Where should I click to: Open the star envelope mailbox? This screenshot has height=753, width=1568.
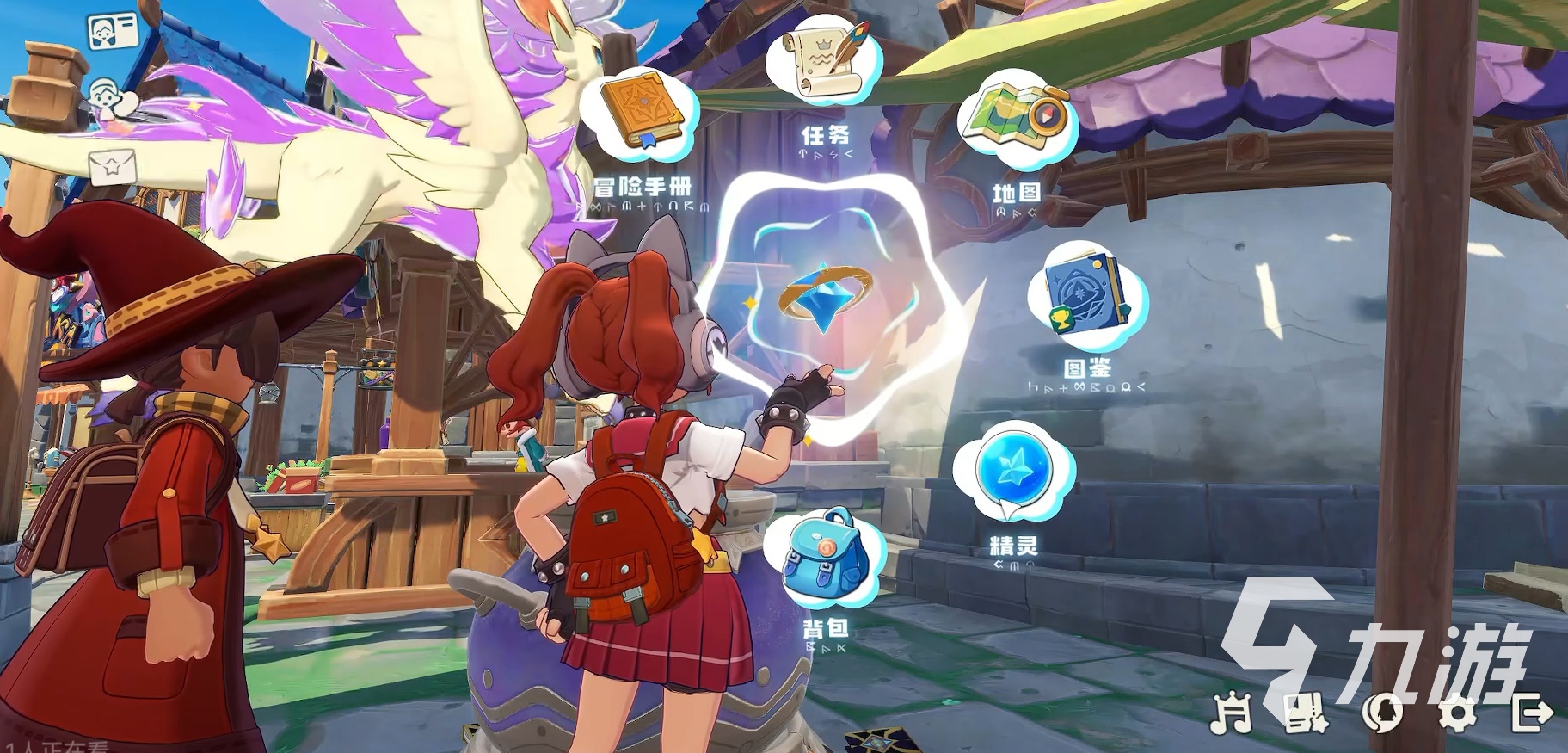(113, 164)
